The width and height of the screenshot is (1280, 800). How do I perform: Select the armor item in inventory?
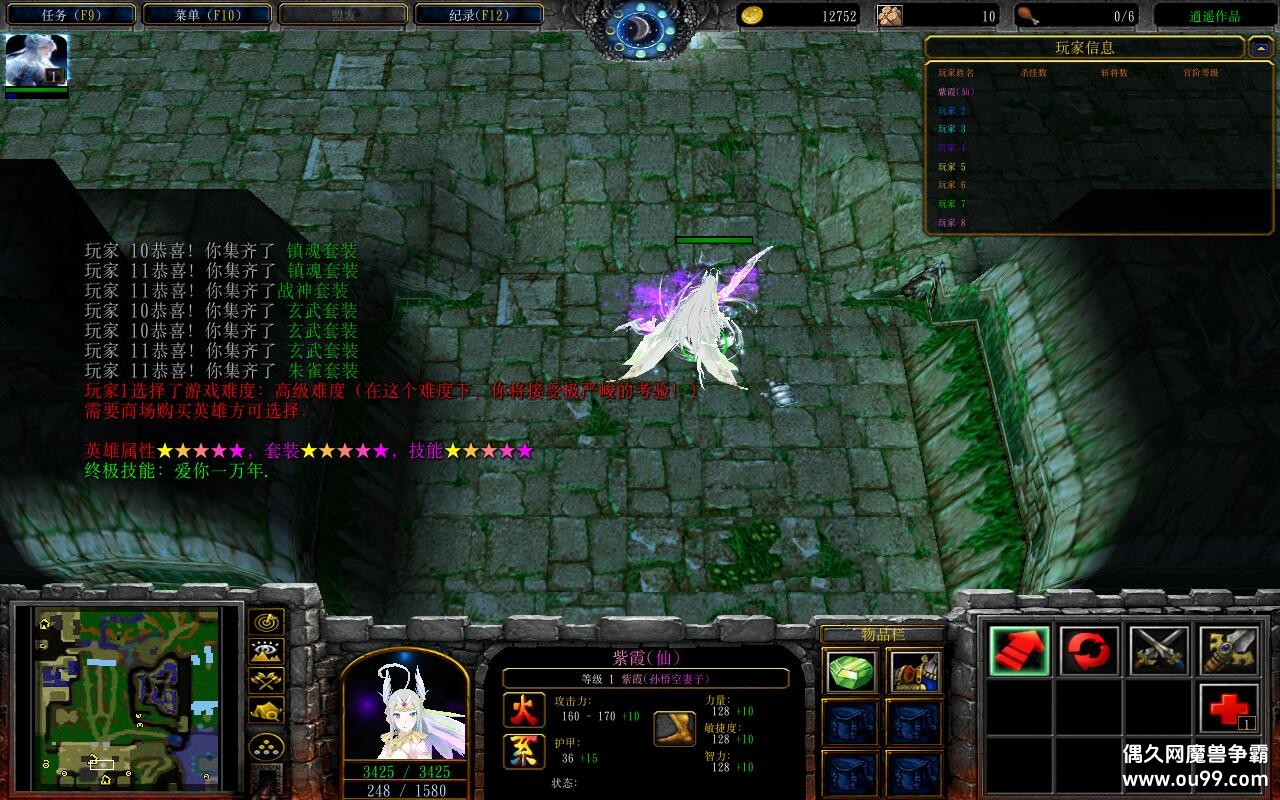pyautogui.click(x=915, y=672)
